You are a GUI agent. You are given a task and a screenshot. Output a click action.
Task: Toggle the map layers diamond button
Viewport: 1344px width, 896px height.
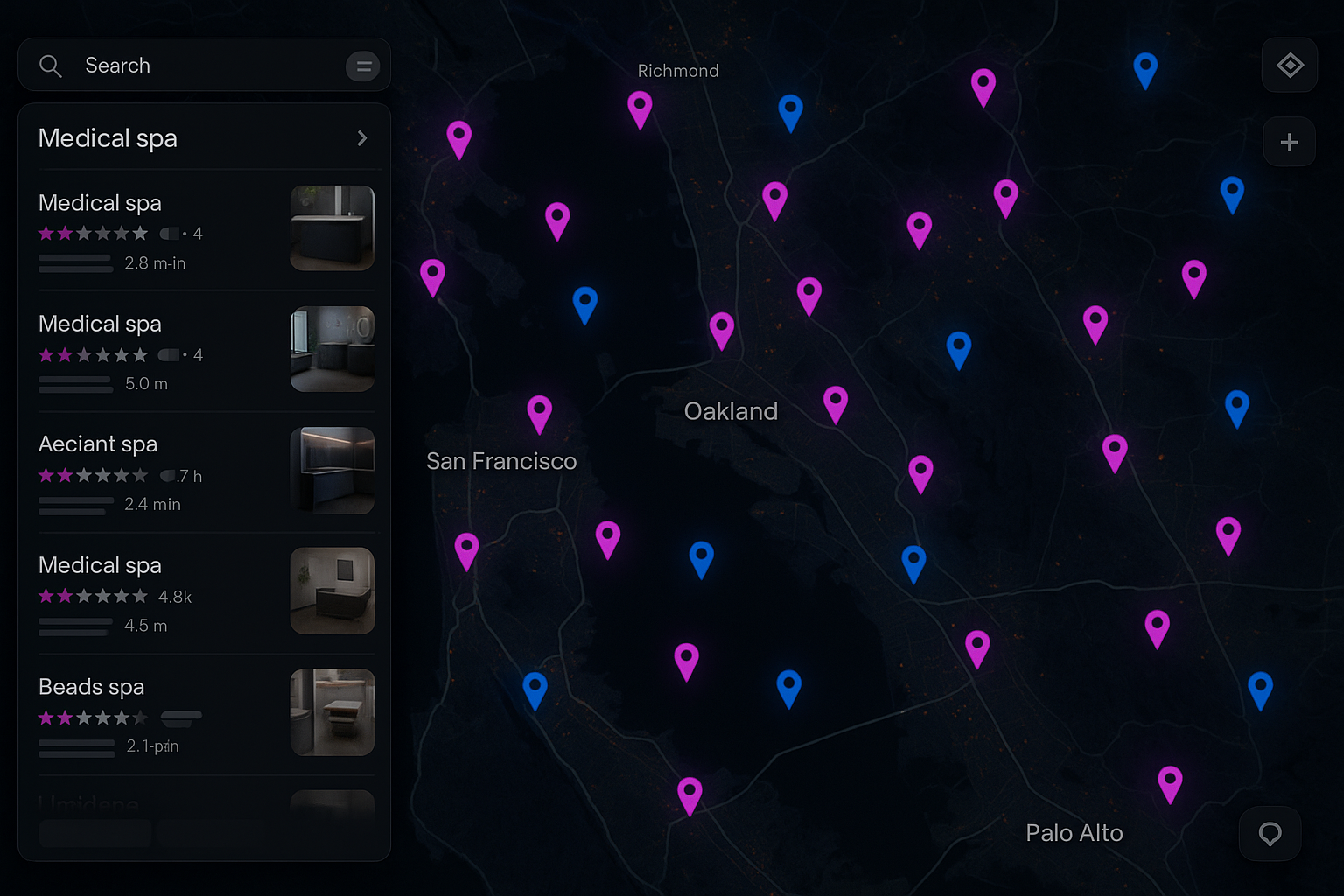[1290, 66]
